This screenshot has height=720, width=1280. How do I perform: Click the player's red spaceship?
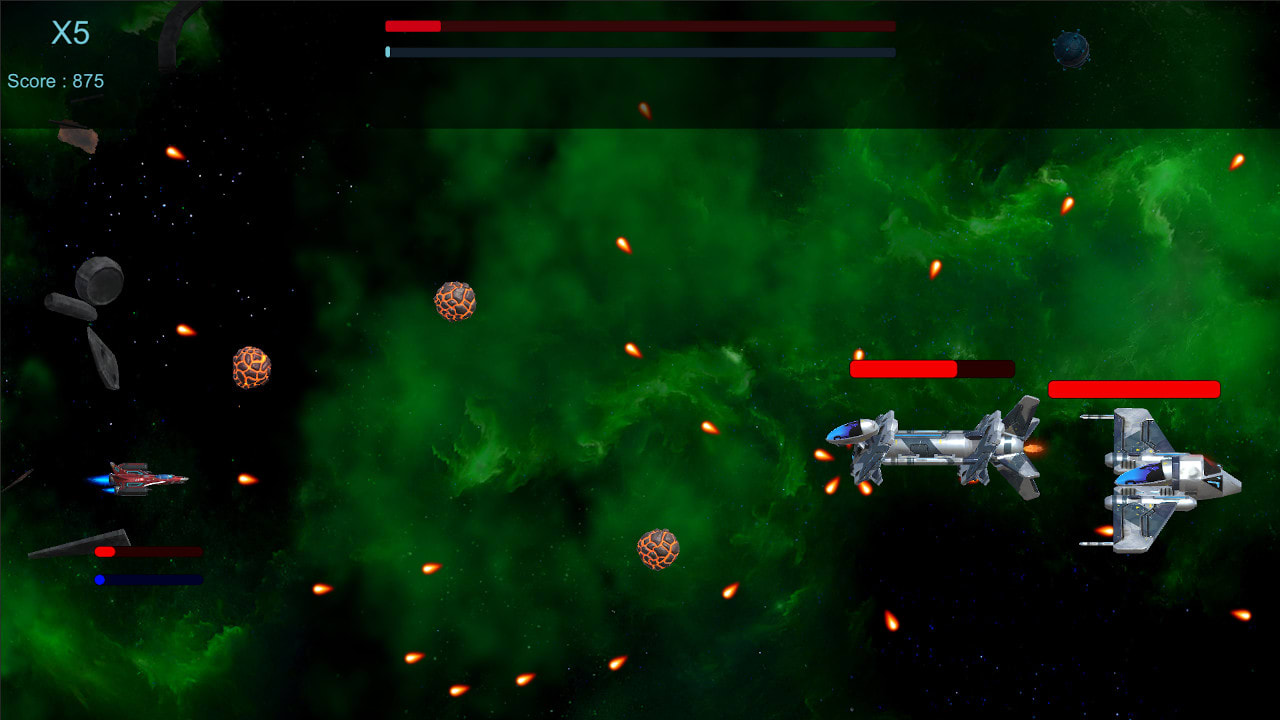(140, 477)
